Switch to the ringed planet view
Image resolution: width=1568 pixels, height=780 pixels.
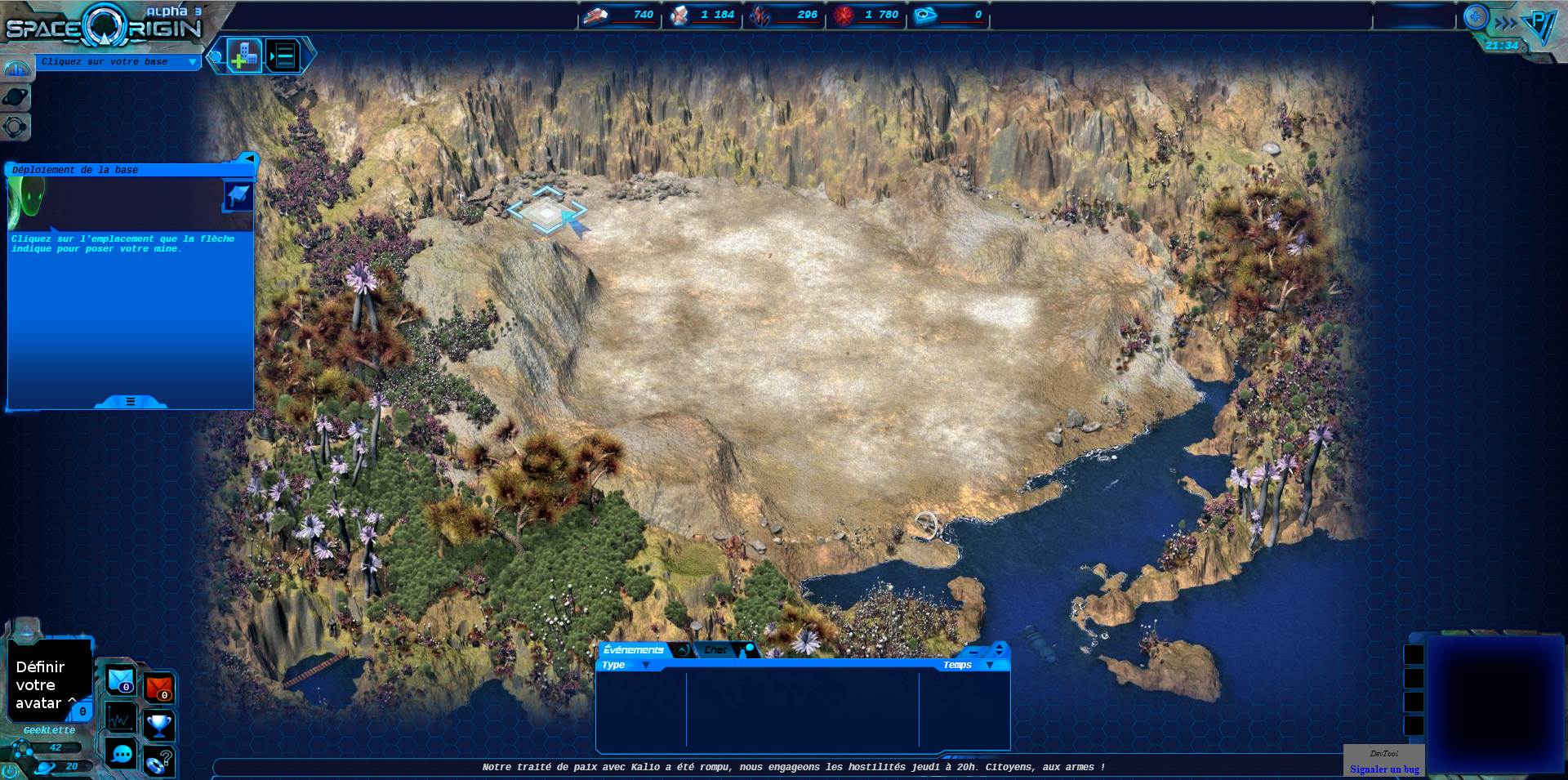coord(16,98)
